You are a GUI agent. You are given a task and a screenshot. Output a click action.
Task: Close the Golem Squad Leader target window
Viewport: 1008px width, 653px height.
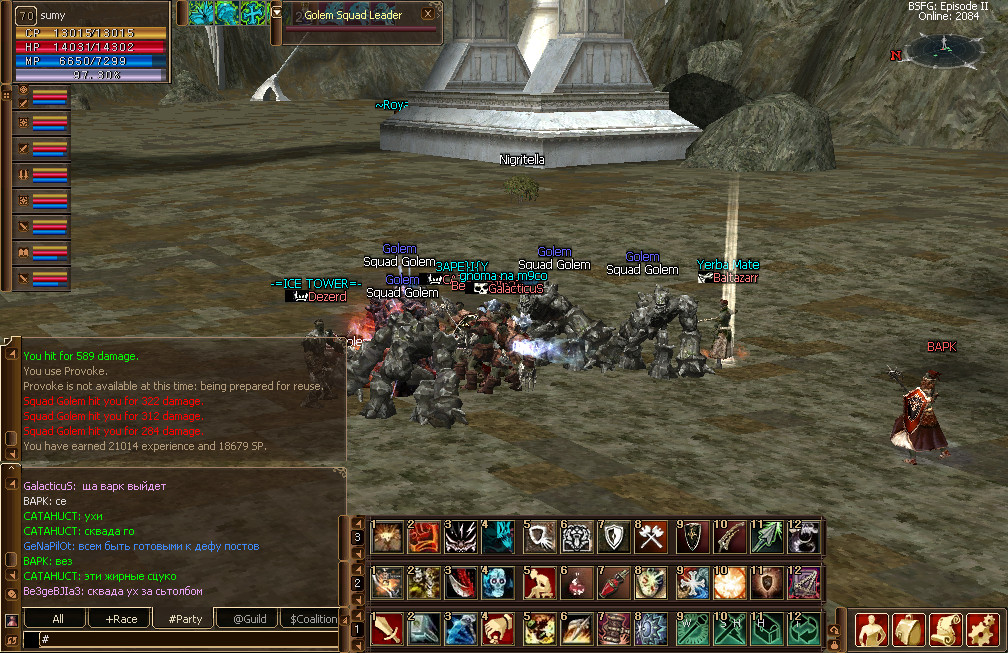[x=428, y=14]
